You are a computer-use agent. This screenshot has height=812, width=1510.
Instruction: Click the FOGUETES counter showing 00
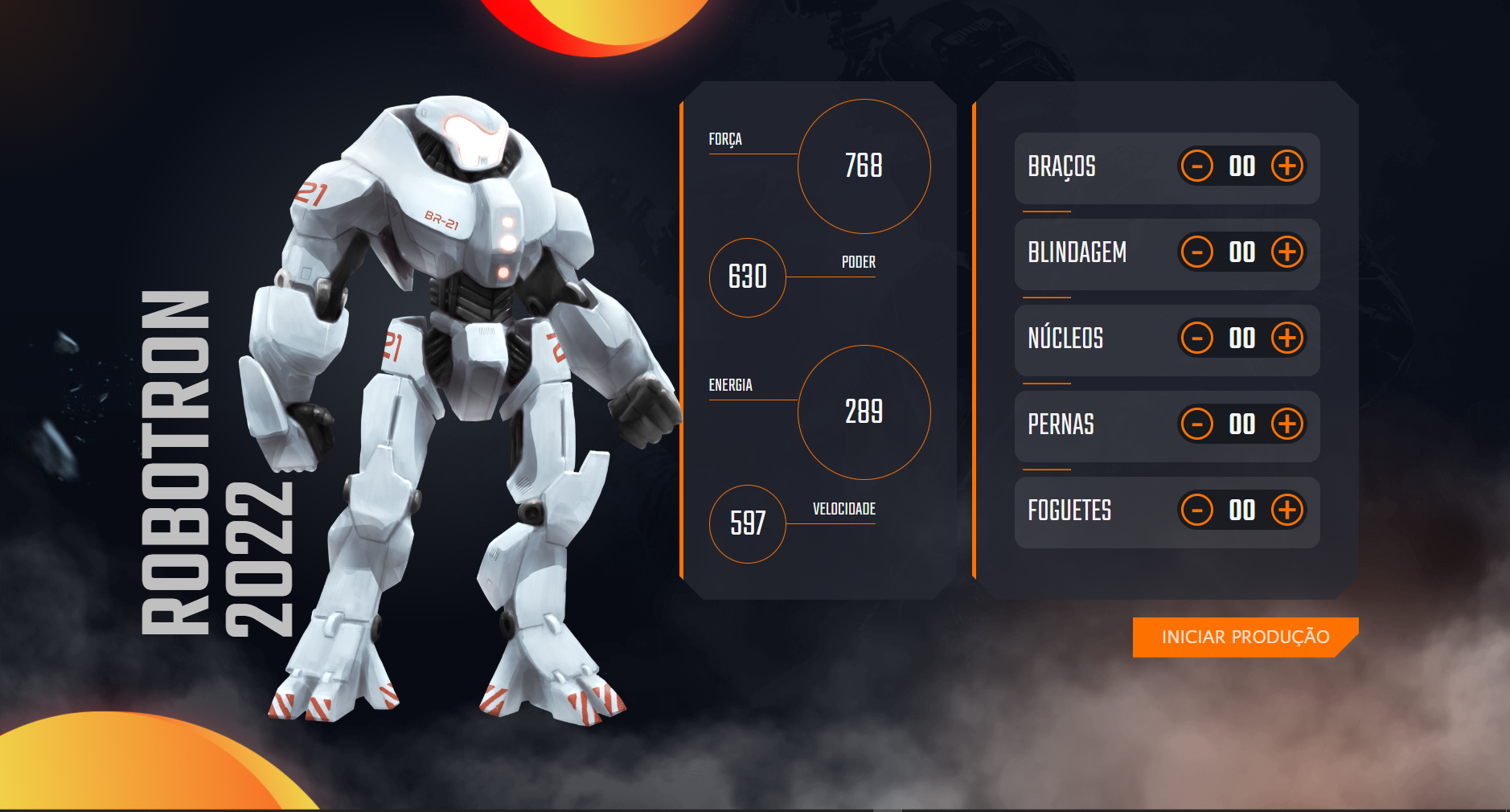tap(1242, 511)
